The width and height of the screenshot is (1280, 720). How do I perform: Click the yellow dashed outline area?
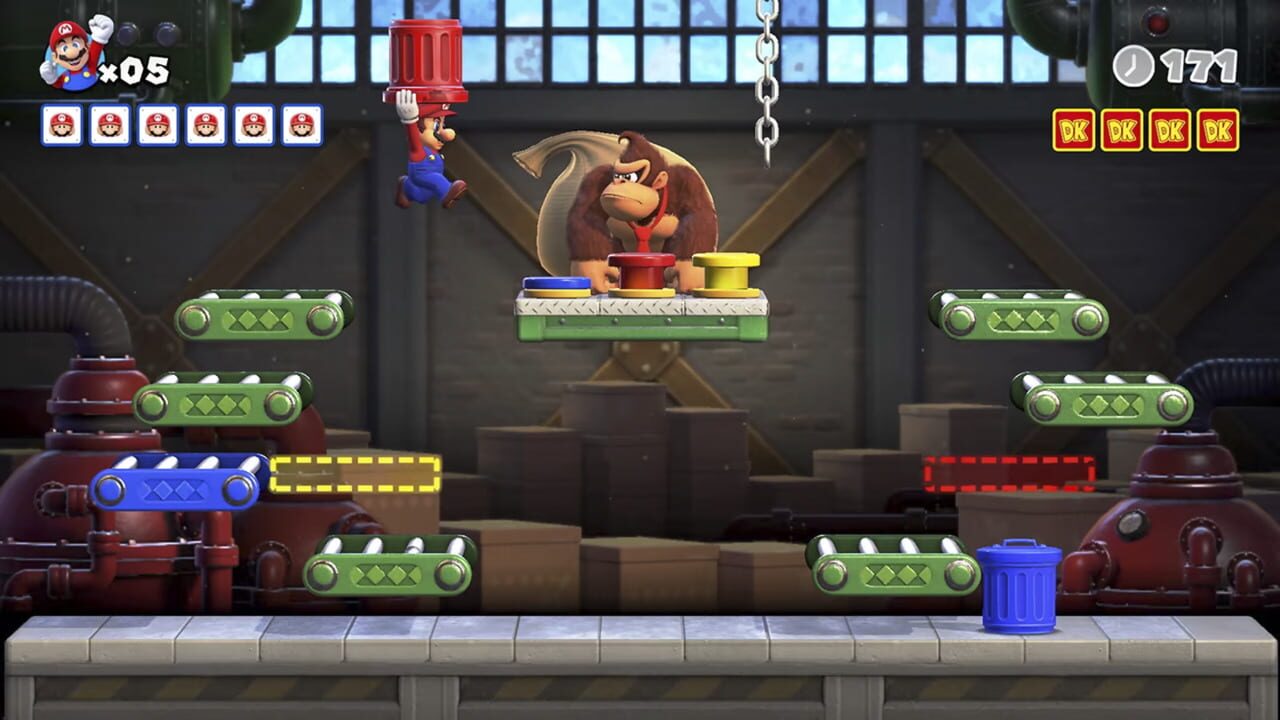point(355,473)
